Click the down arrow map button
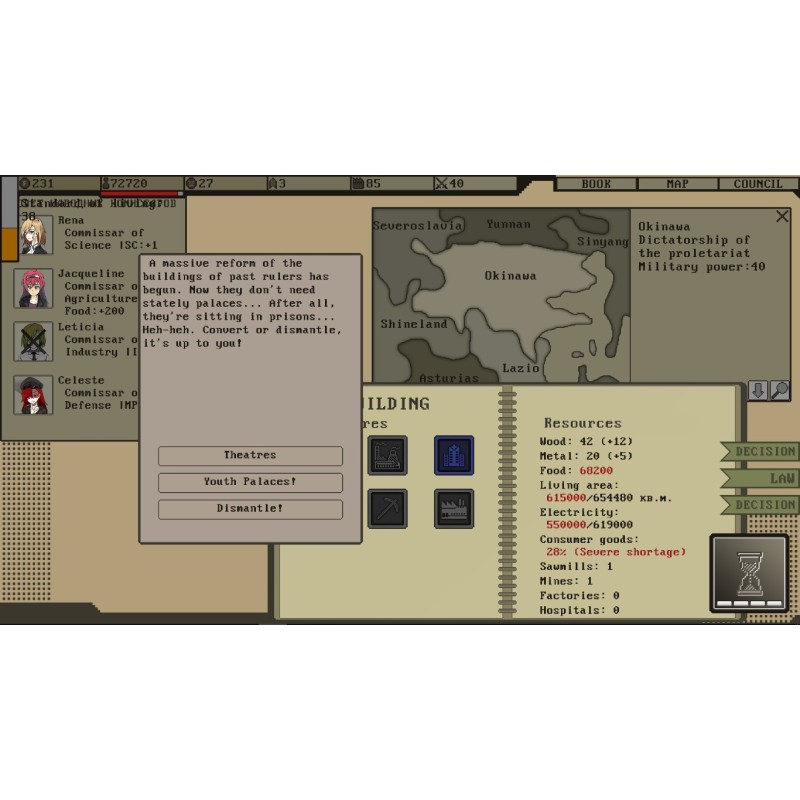 pos(758,391)
